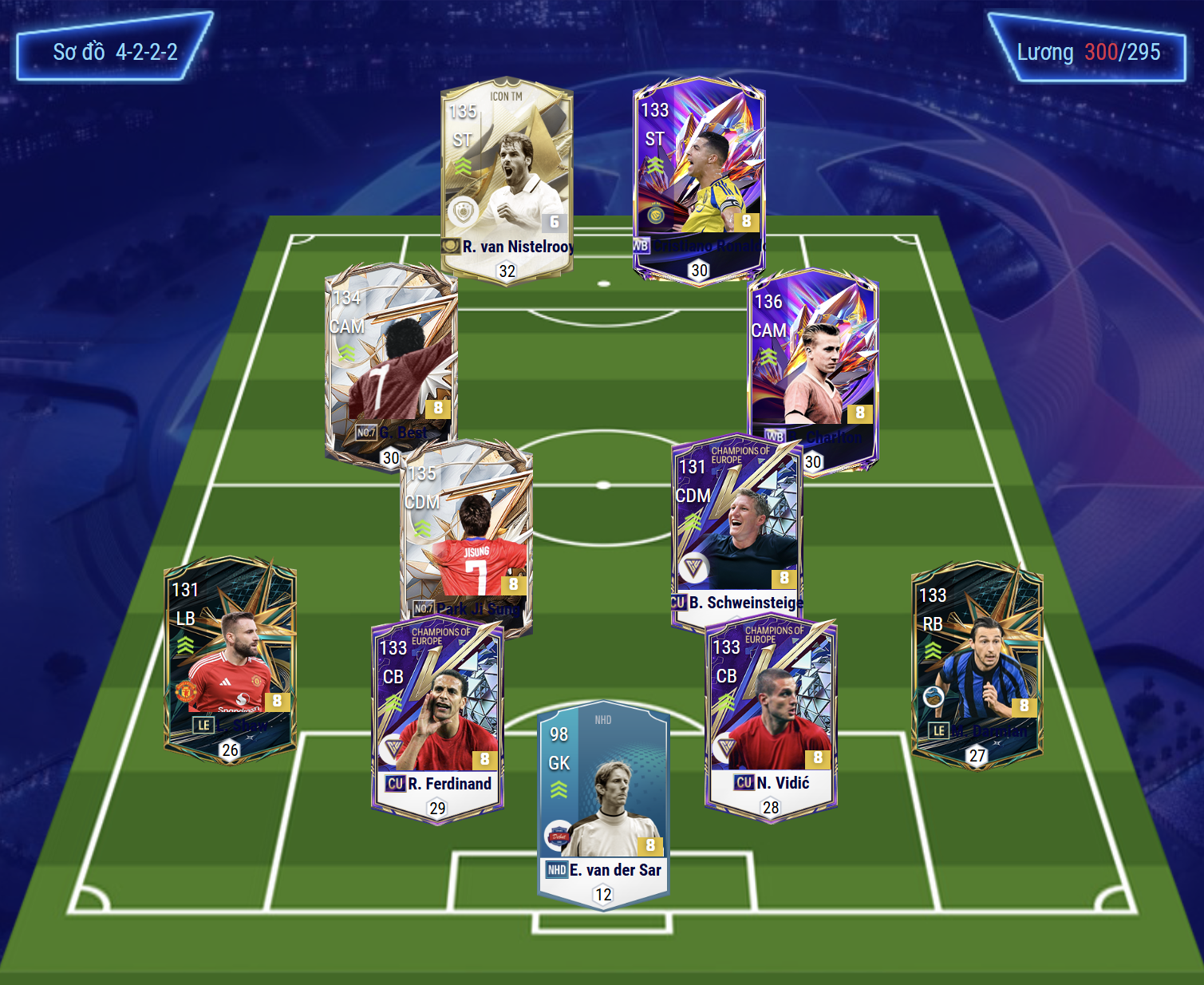
Task: Pick the N. Vidić centre-back card
Action: click(x=771, y=718)
